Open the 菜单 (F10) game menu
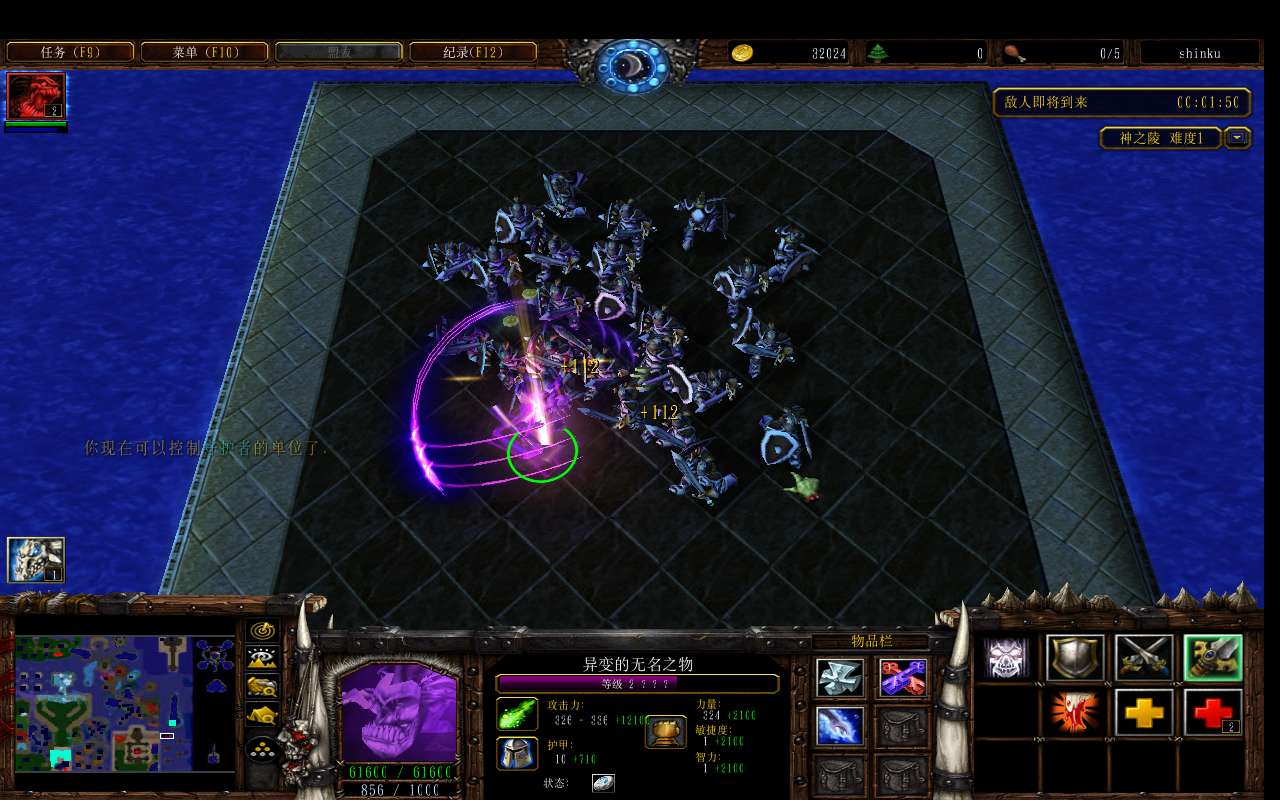The image size is (1280, 800). [x=205, y=52]
